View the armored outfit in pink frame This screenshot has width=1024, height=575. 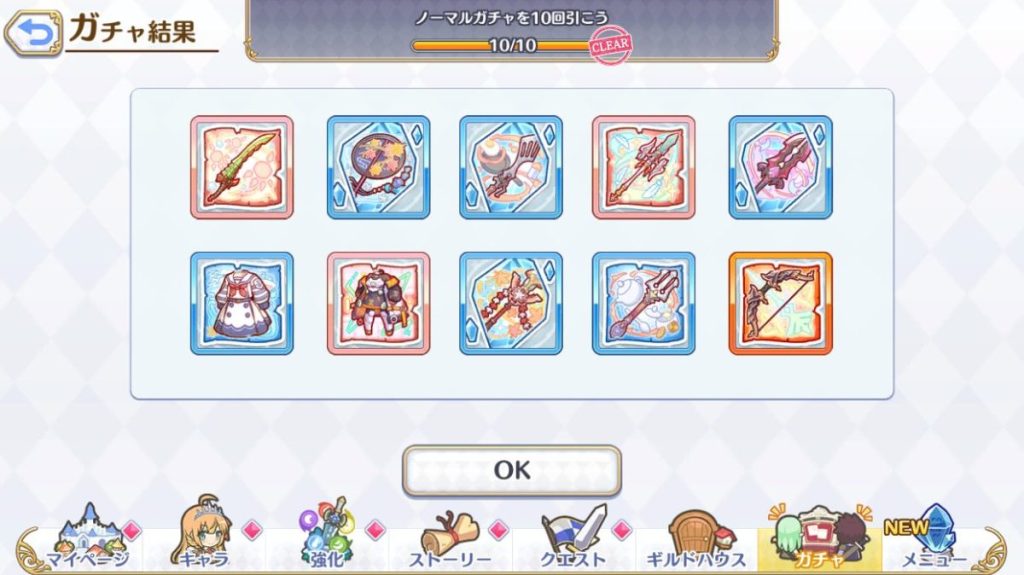click(378, 303)
